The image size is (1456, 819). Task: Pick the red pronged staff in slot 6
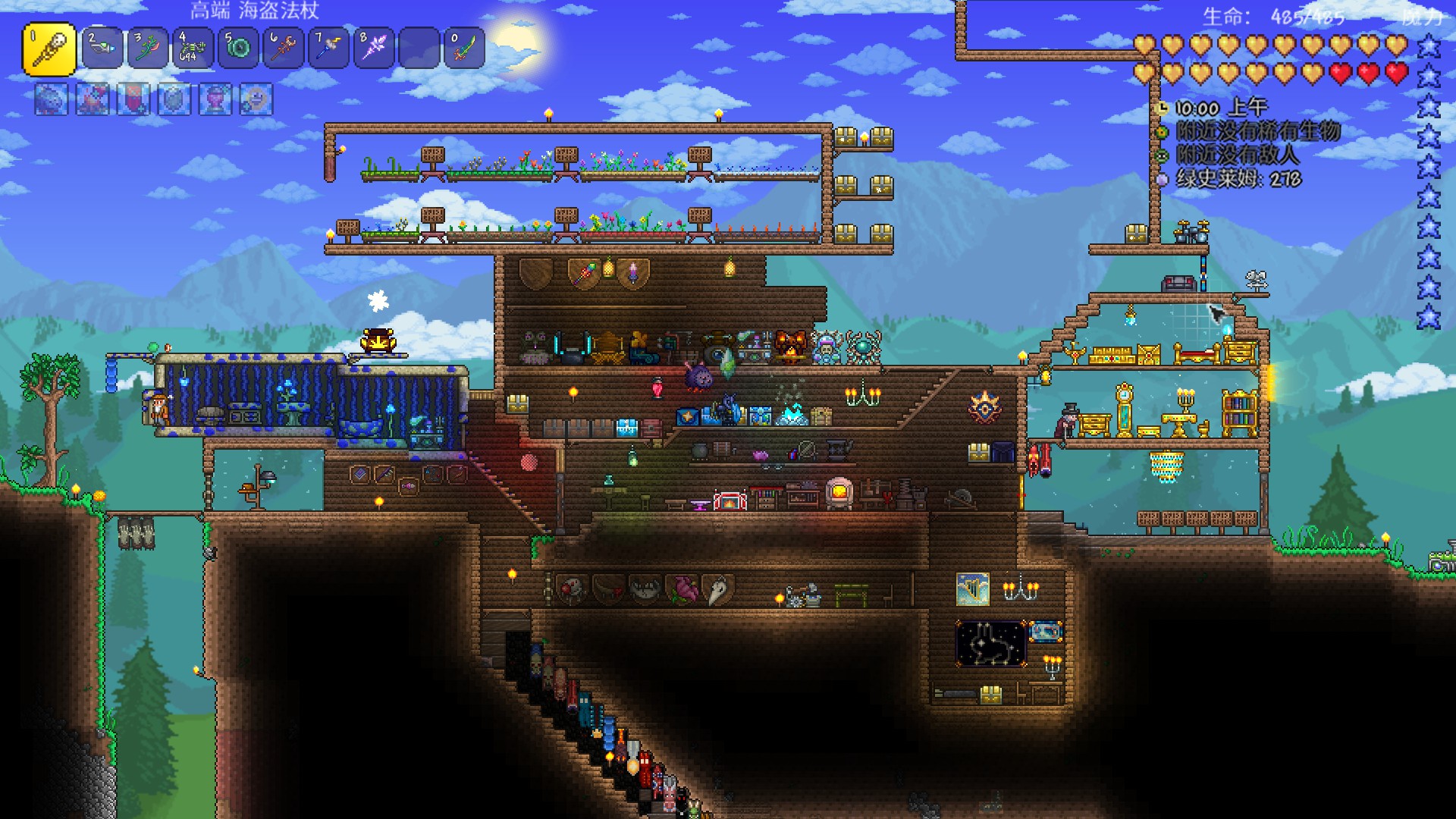(284, 49)
